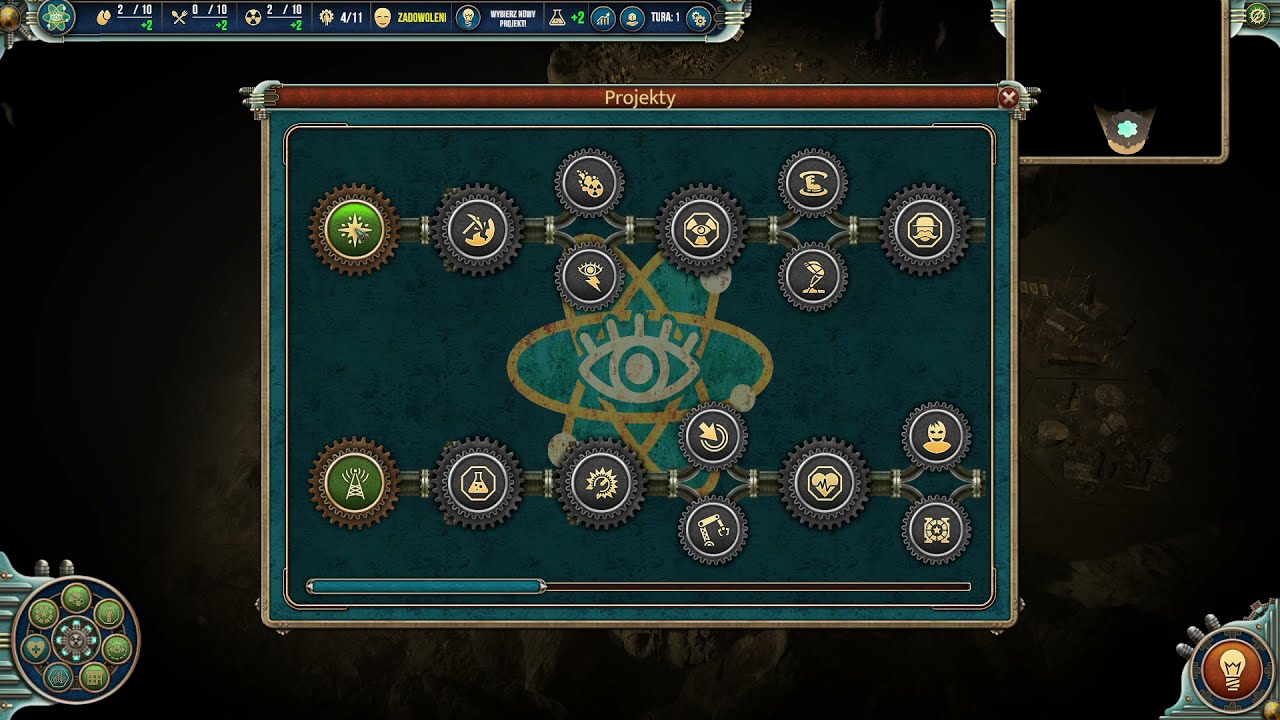The width and height of the screenshot is (1280, 720).
Task: Select the desk lamp project
Action: tap(813, 277)
